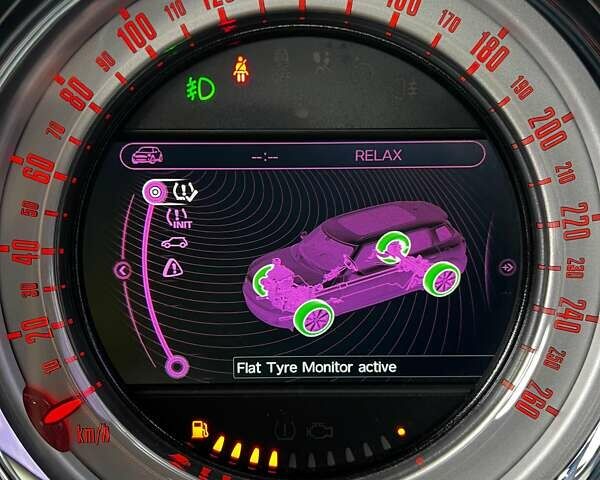This screenshot has width=600, height=480.
Task: Click the left arrow beside the menu
Action: [x=123, y=269]
